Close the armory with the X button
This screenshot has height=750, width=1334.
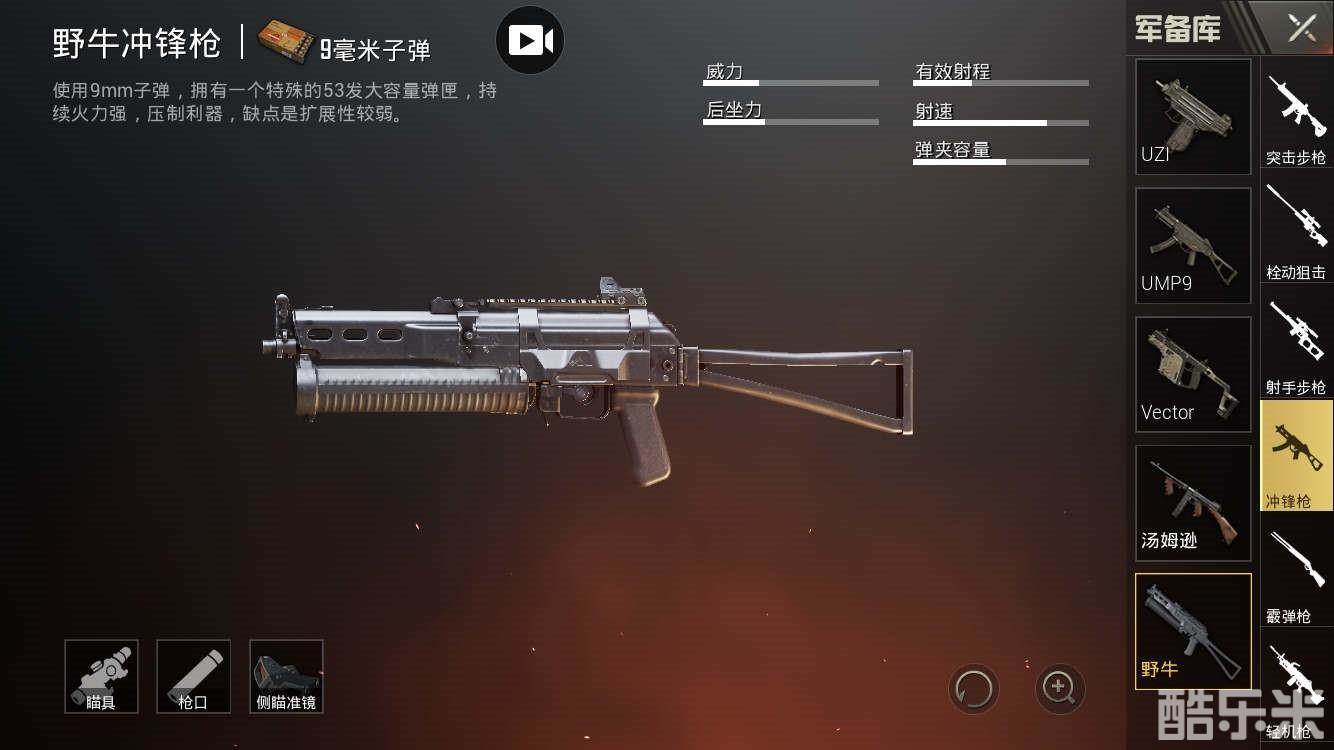tap(1301, 28)
